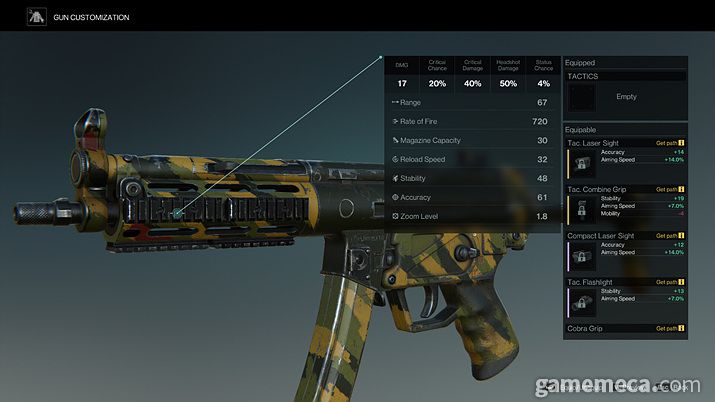Select the tactical rail attachment point marker

coord(176,213)
